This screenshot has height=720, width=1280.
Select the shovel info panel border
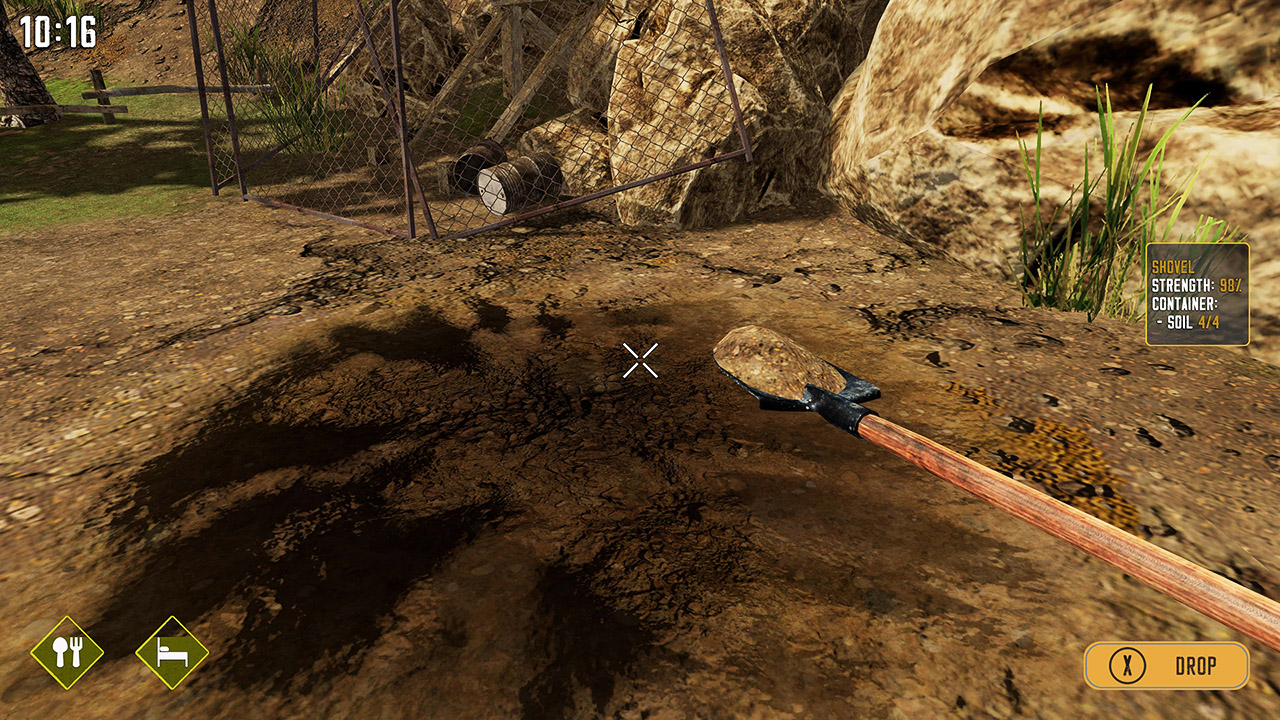pyautogui.click(x=1200, y=246)
